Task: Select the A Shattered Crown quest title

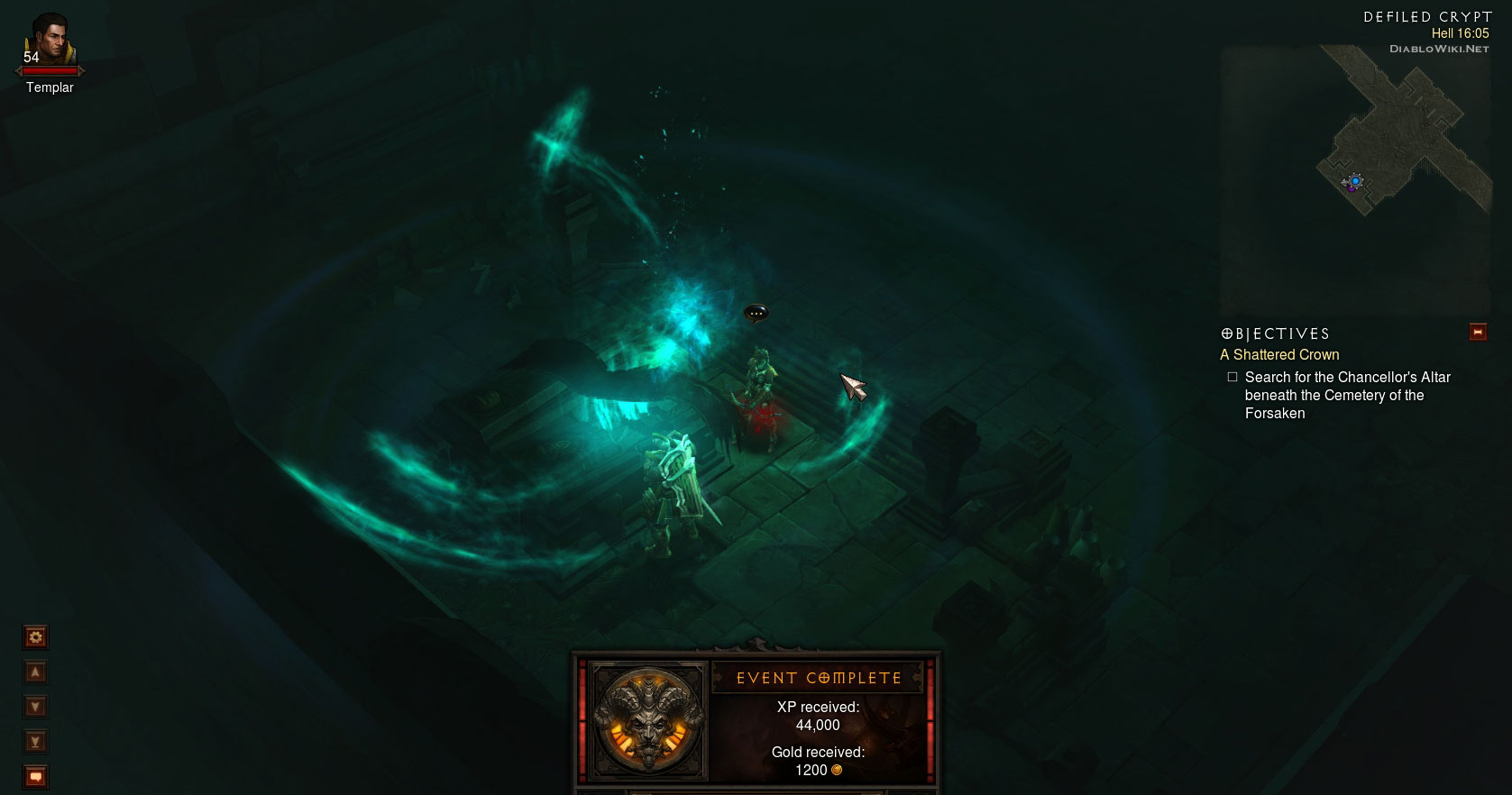Action: point(1279,355)
